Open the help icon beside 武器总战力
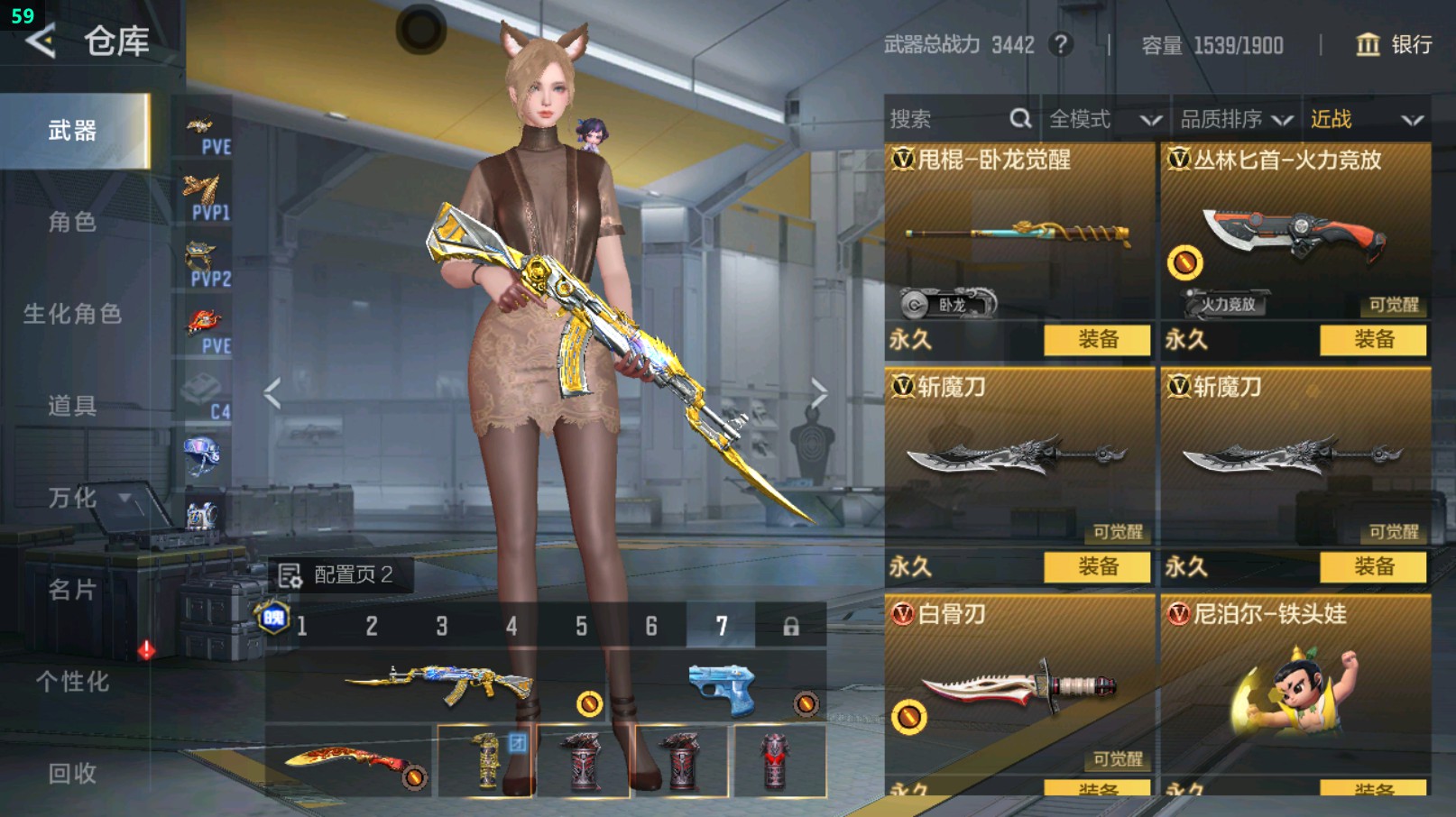 1061,44
